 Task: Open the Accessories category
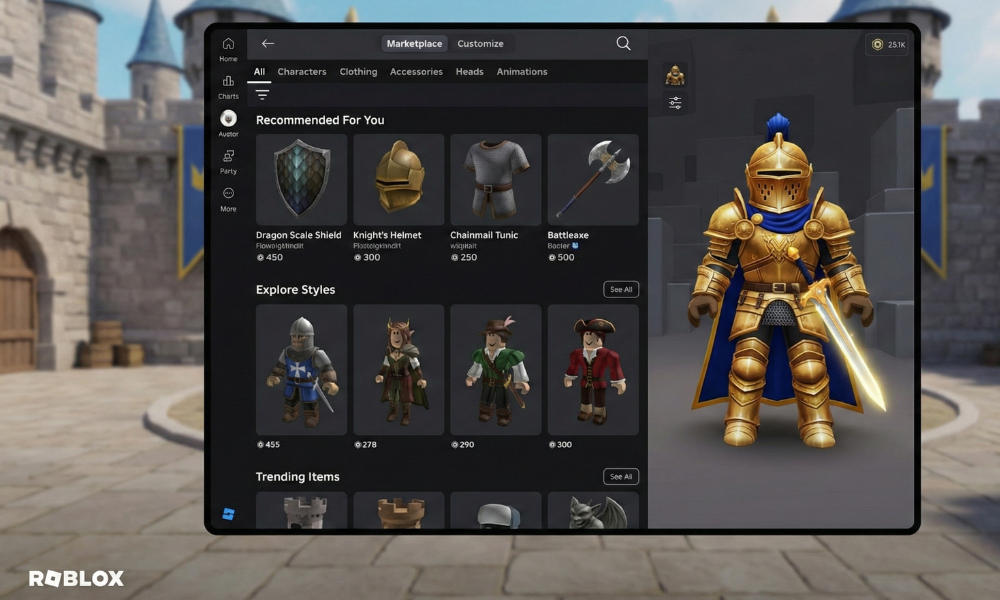tap(416, 72)
